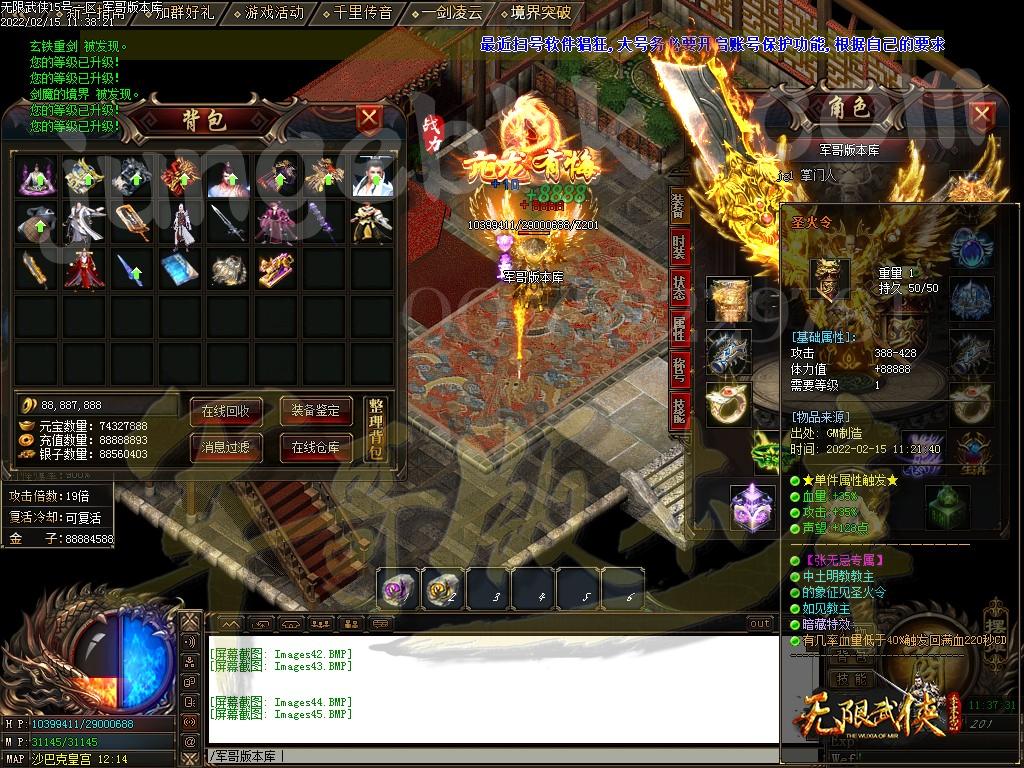Open the 境界突破 realm breakthrough menu
This screenshot has width=1024, height=768.
pyautogui.click(x=540, y=13)
